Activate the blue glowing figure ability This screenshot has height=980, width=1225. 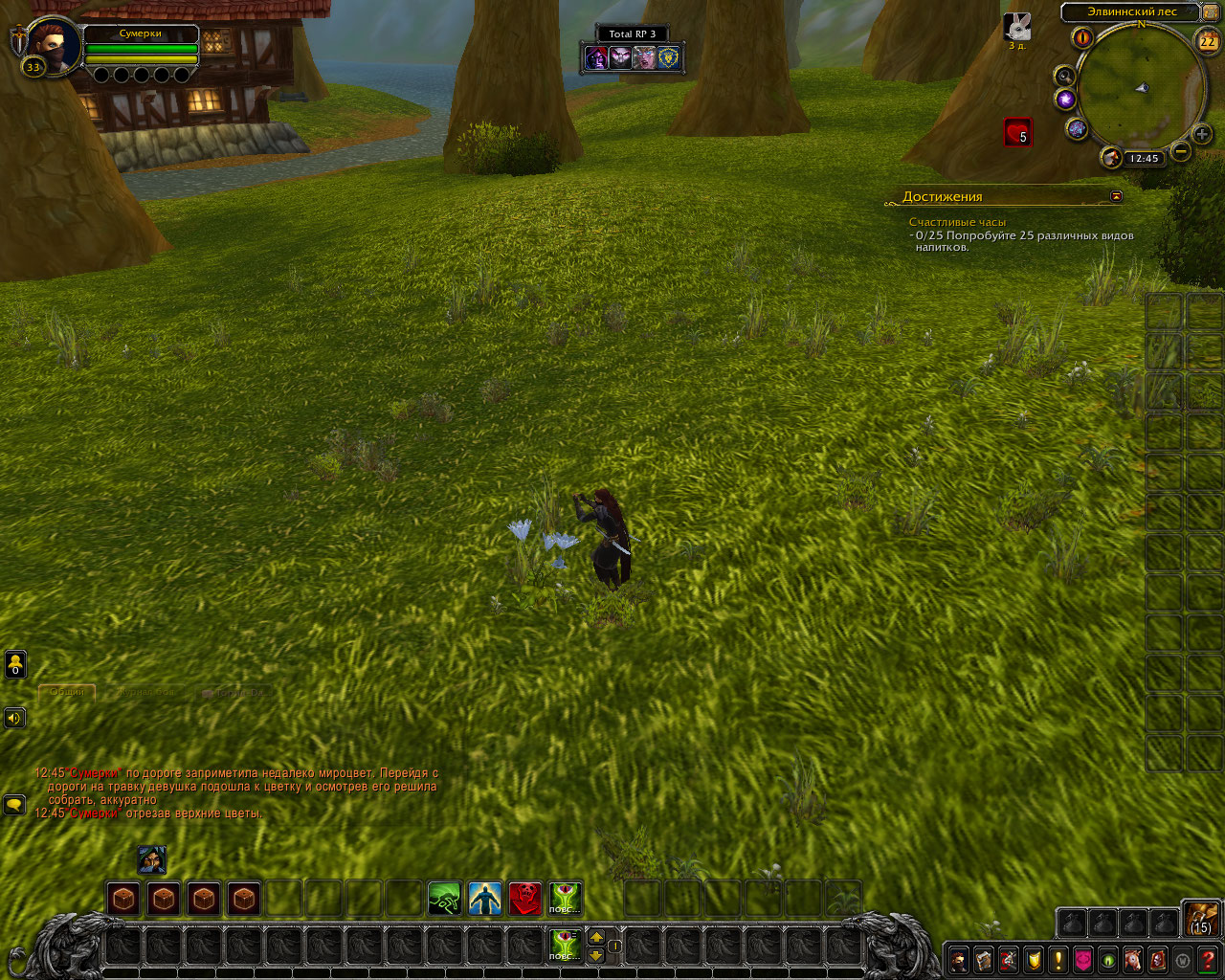coord(485,899)
